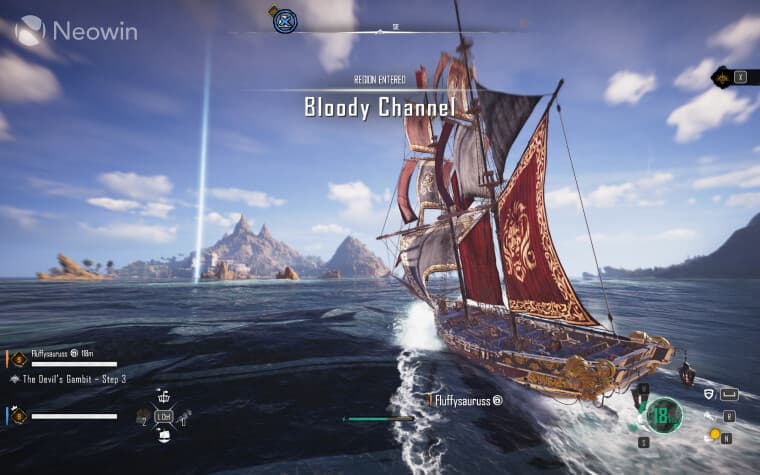Choose the crow's nest icon on the wheel

coord(164,395)
